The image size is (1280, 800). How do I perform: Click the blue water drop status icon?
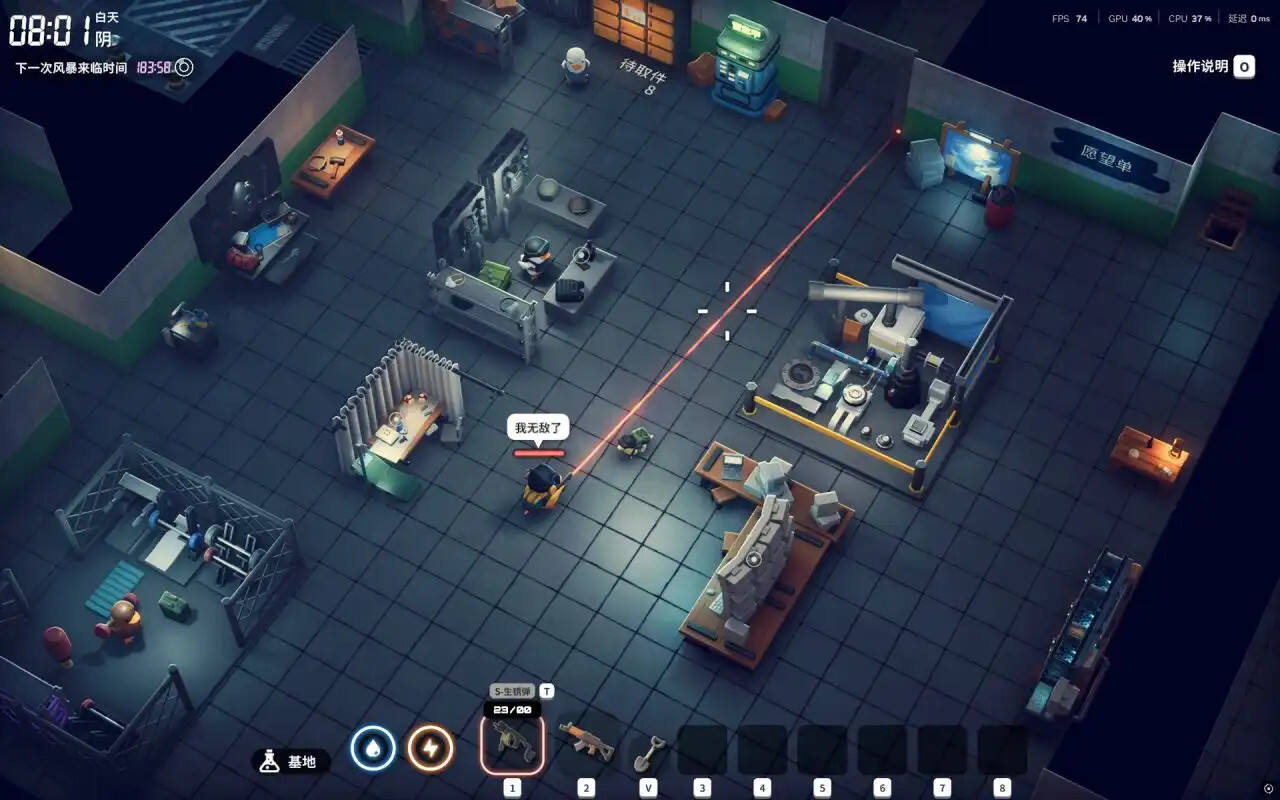pyautogui.click(x=373, y=749)
